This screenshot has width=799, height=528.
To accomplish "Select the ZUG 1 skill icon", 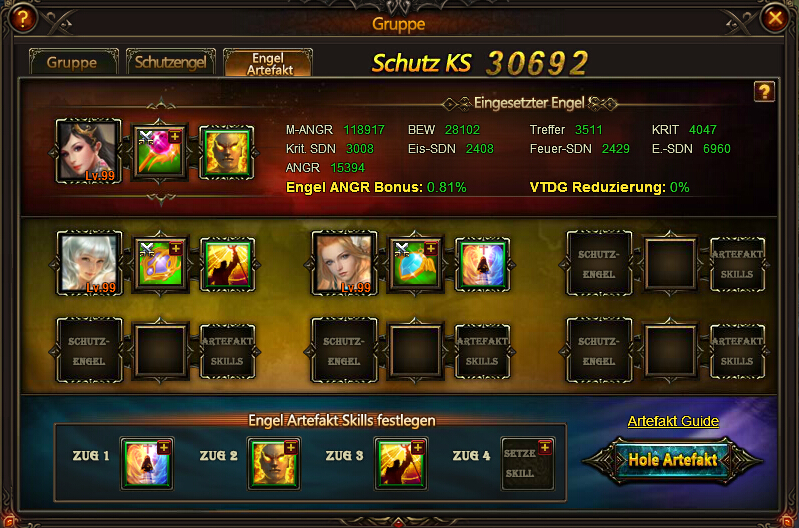I will [x=146, y=464].
